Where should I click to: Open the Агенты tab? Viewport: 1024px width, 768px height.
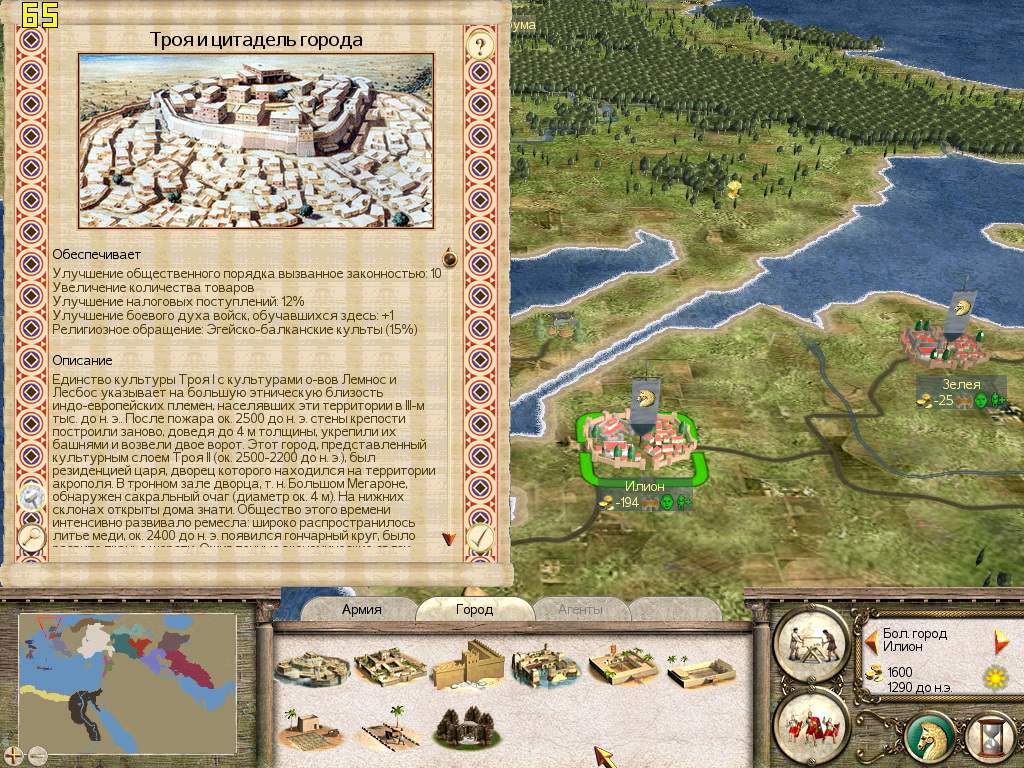580,609
